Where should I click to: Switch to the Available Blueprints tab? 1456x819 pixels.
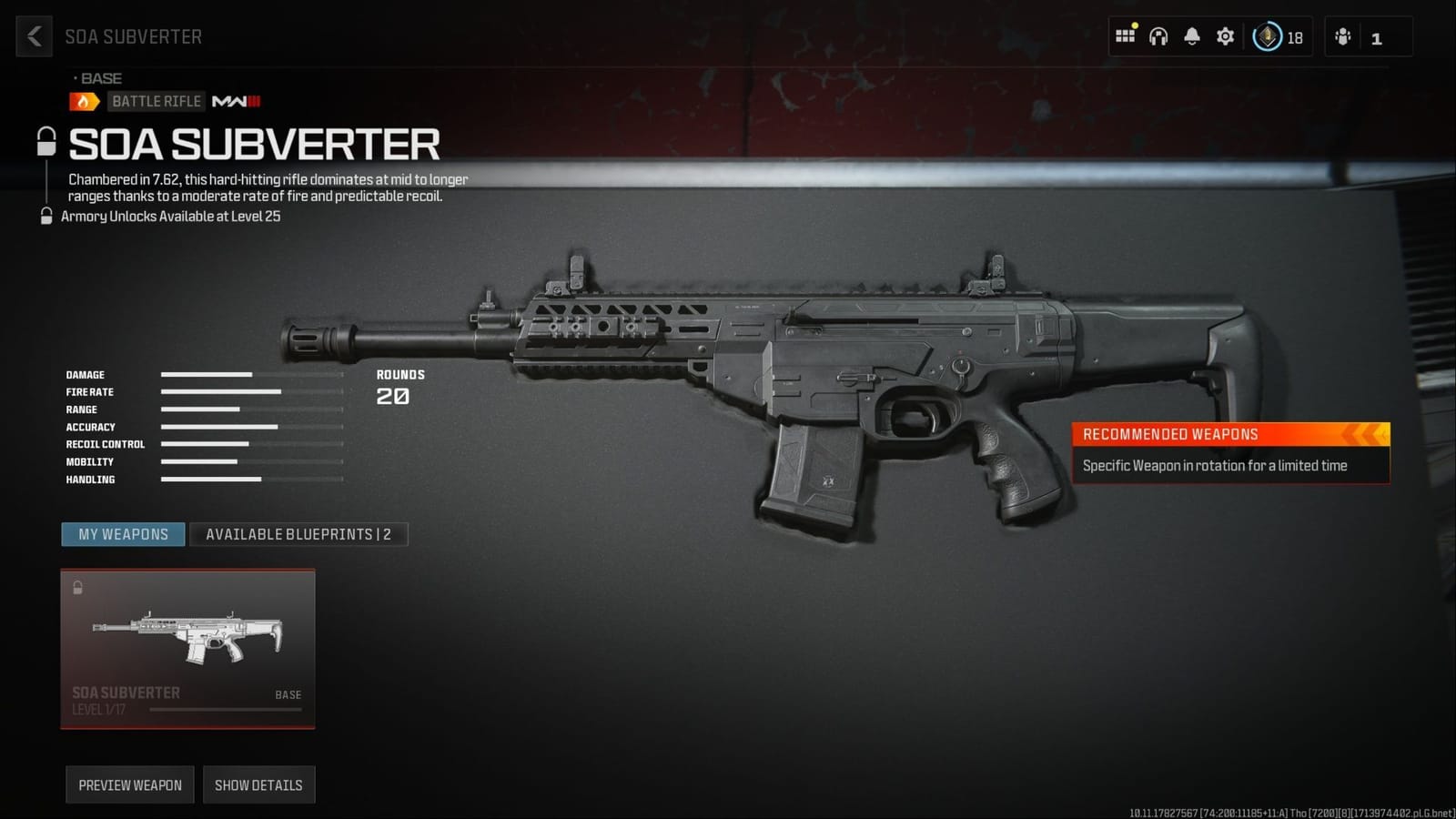coord(298,534)
